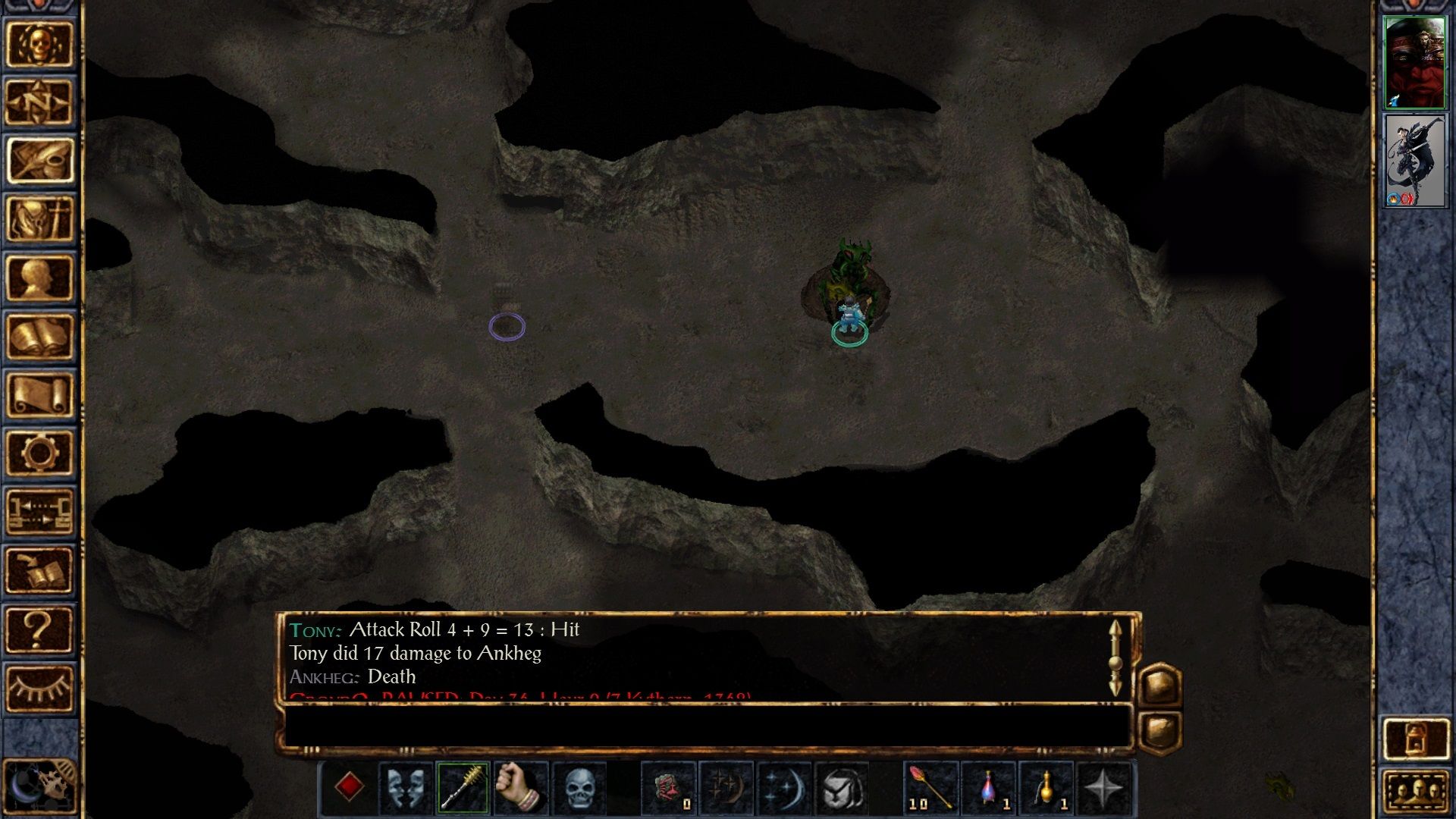The height and width of the screenshot is (819, 1456).
Task: Click the moon and sun rest clock
Action: click(39, 786)
